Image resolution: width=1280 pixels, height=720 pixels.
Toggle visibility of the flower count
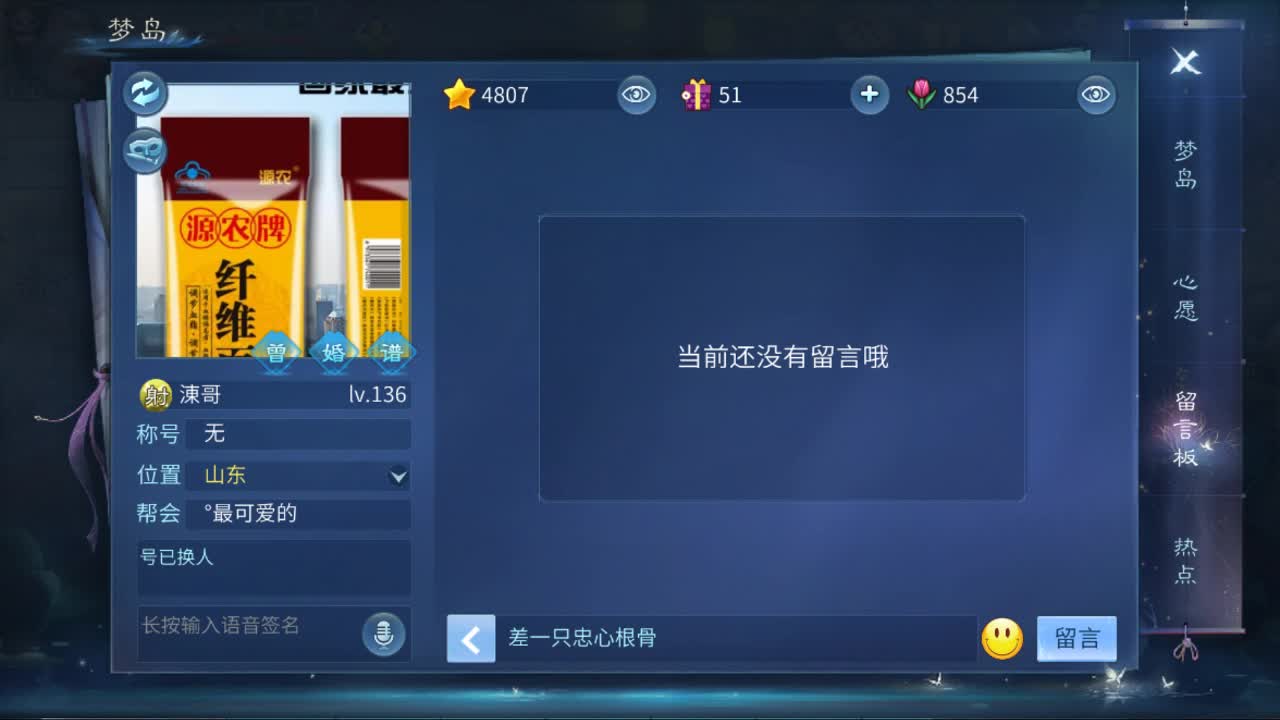pyautogui.click(x=1094, y=95)
